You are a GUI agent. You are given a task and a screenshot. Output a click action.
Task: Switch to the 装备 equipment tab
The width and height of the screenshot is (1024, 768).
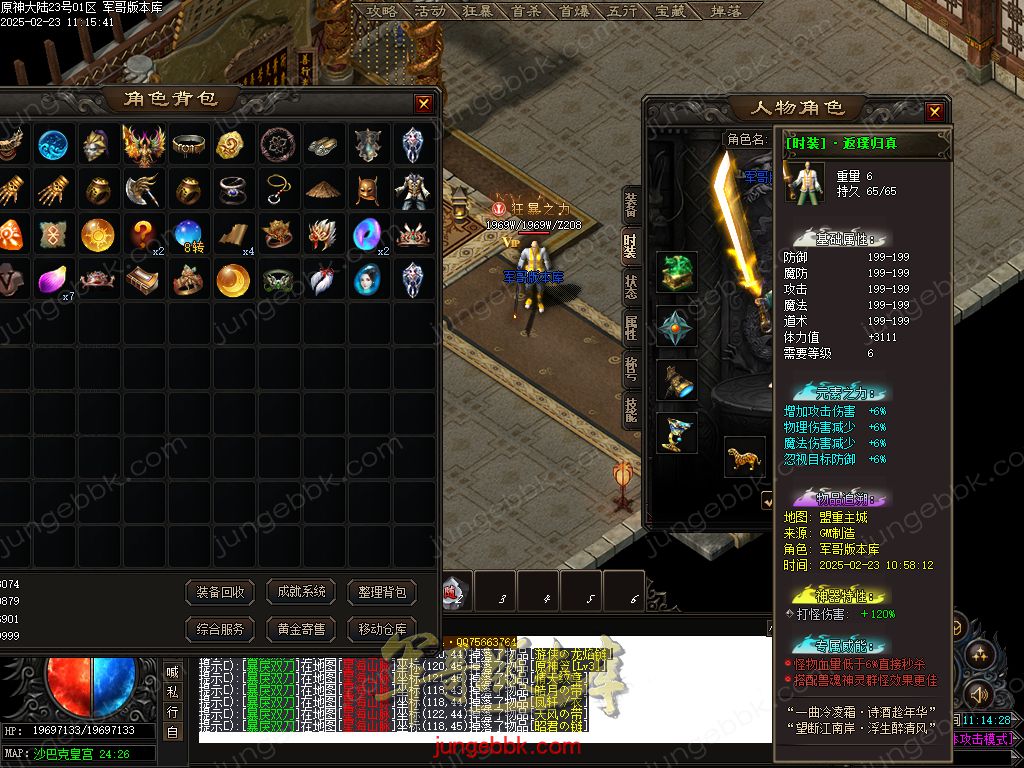coord(631,207)
